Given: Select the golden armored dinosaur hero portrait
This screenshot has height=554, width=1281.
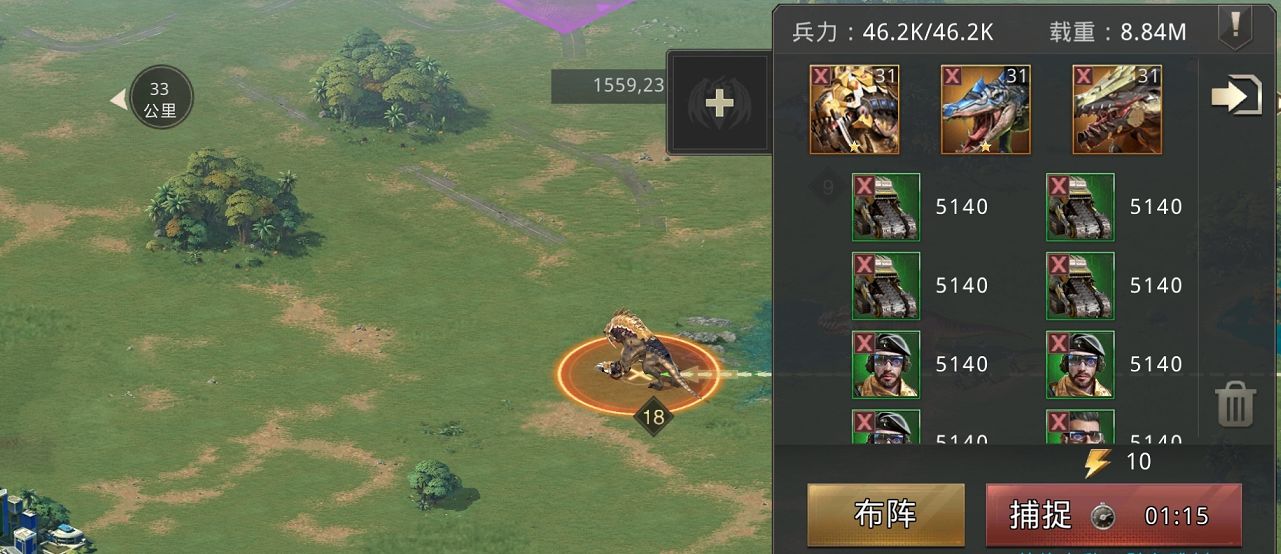Looking at the screenshot, I should (x=854, y=110).
